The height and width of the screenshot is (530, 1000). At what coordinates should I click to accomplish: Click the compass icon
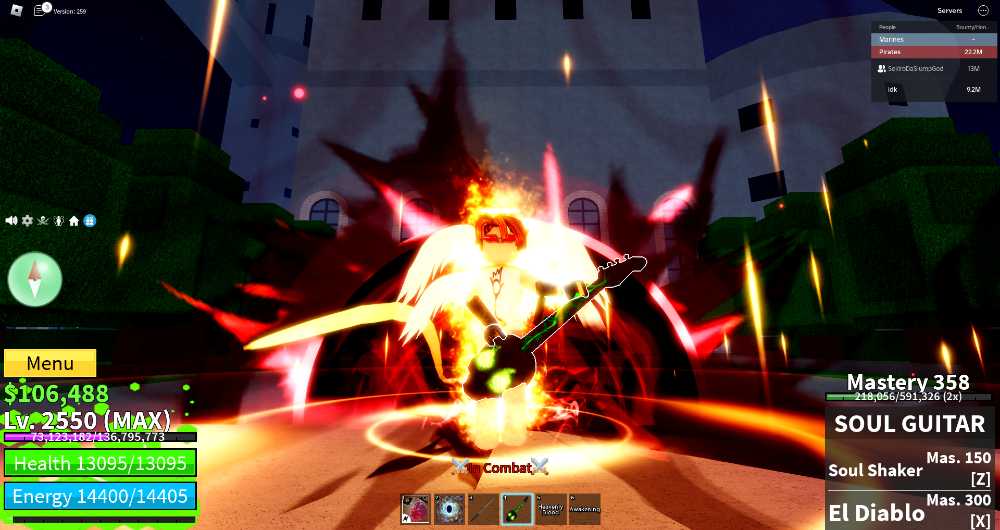coord(35,279)
